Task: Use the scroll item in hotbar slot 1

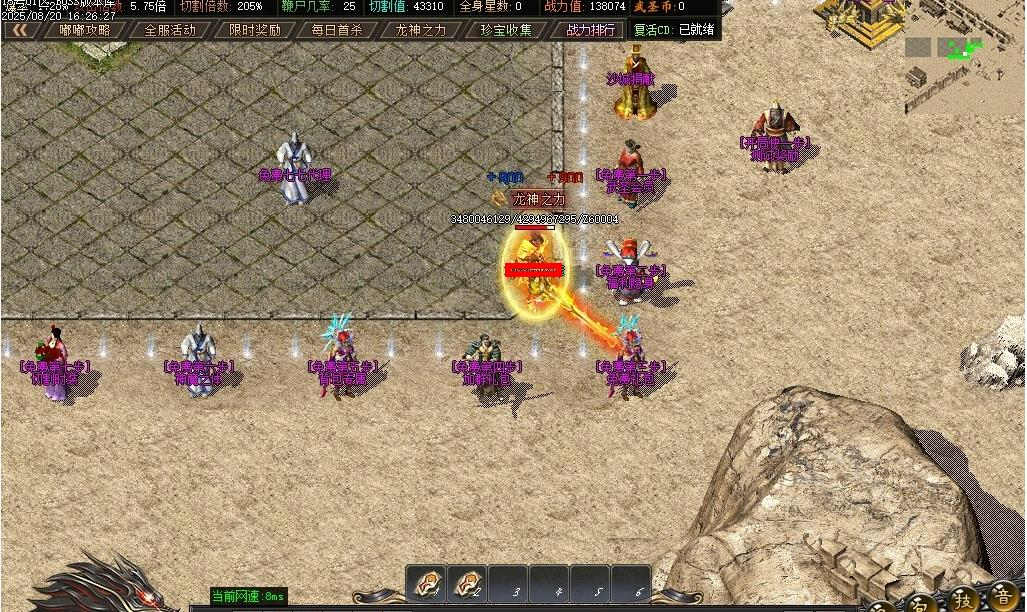Action: [x=427, y=584]
